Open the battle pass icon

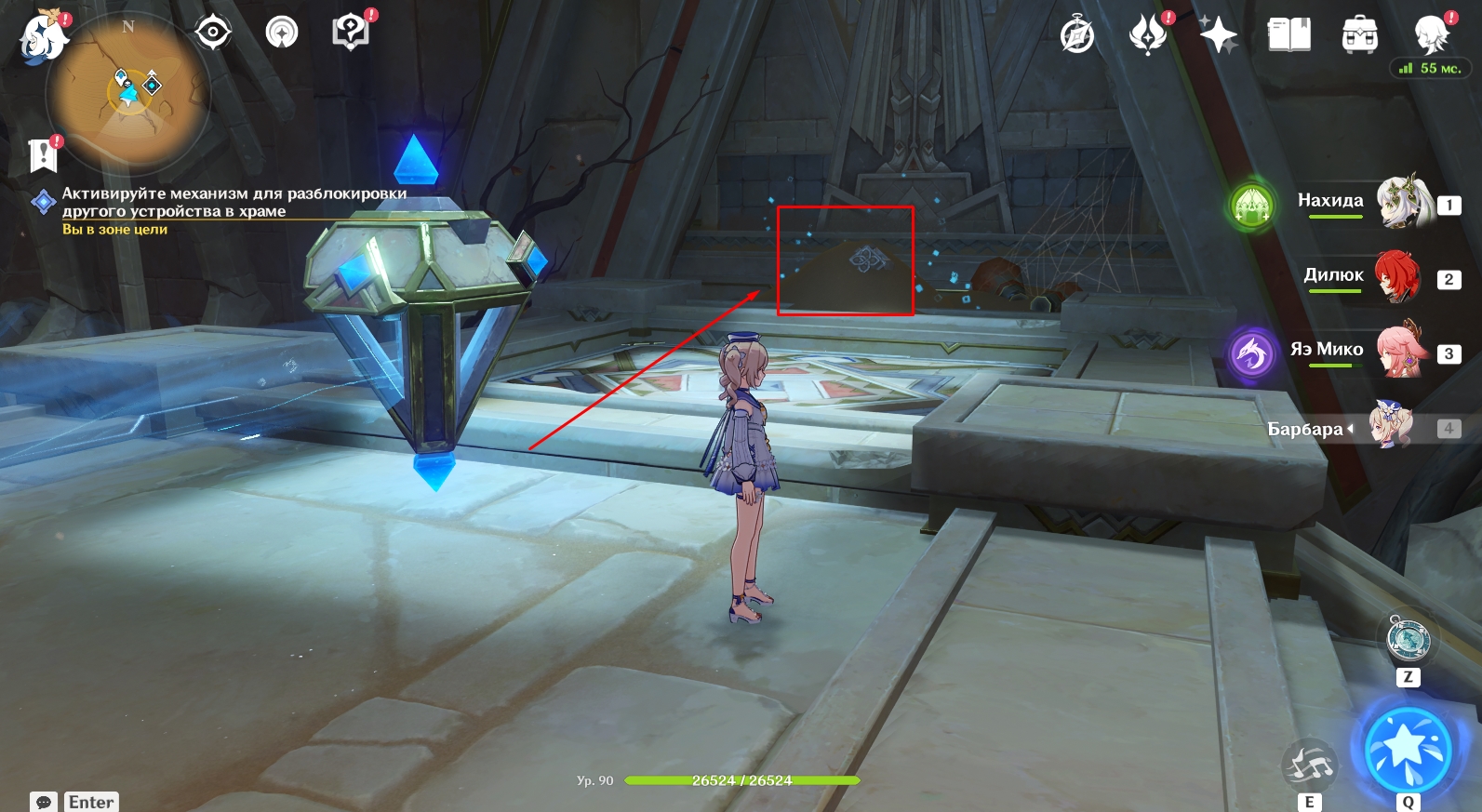1148,35
